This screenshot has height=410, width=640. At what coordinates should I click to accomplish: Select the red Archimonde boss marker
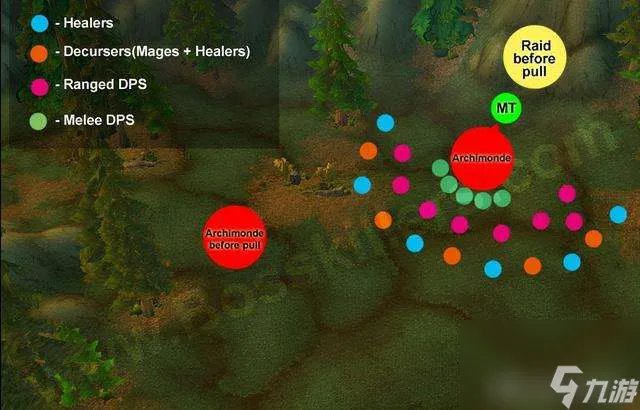[481, 160]
